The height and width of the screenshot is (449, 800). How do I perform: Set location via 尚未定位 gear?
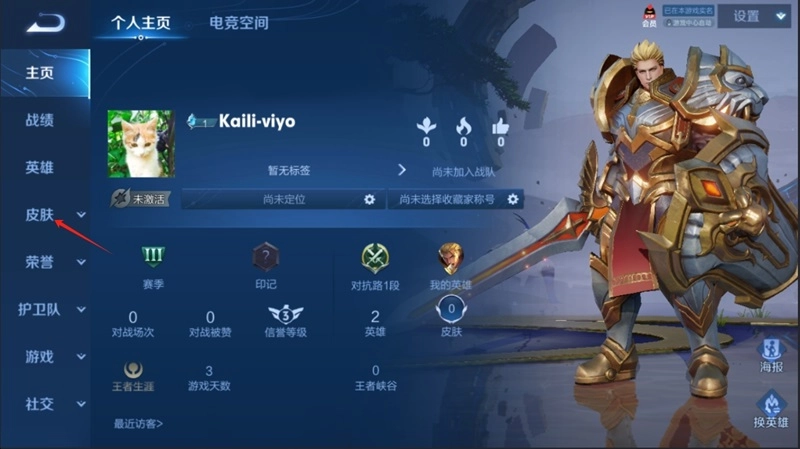[x=369, y=199]
